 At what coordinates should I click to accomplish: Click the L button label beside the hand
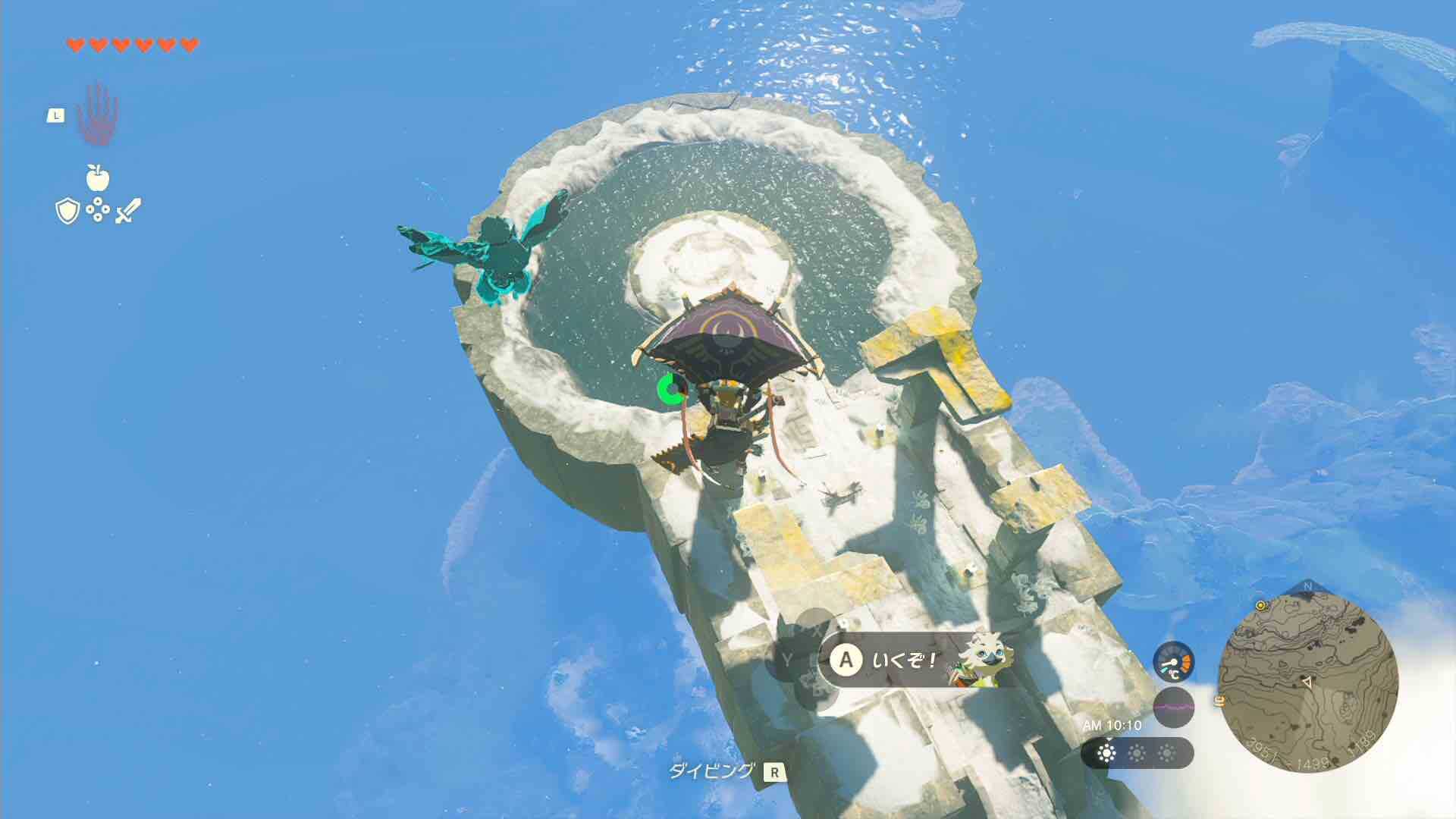pyautogui.click(x=57, y=114)
